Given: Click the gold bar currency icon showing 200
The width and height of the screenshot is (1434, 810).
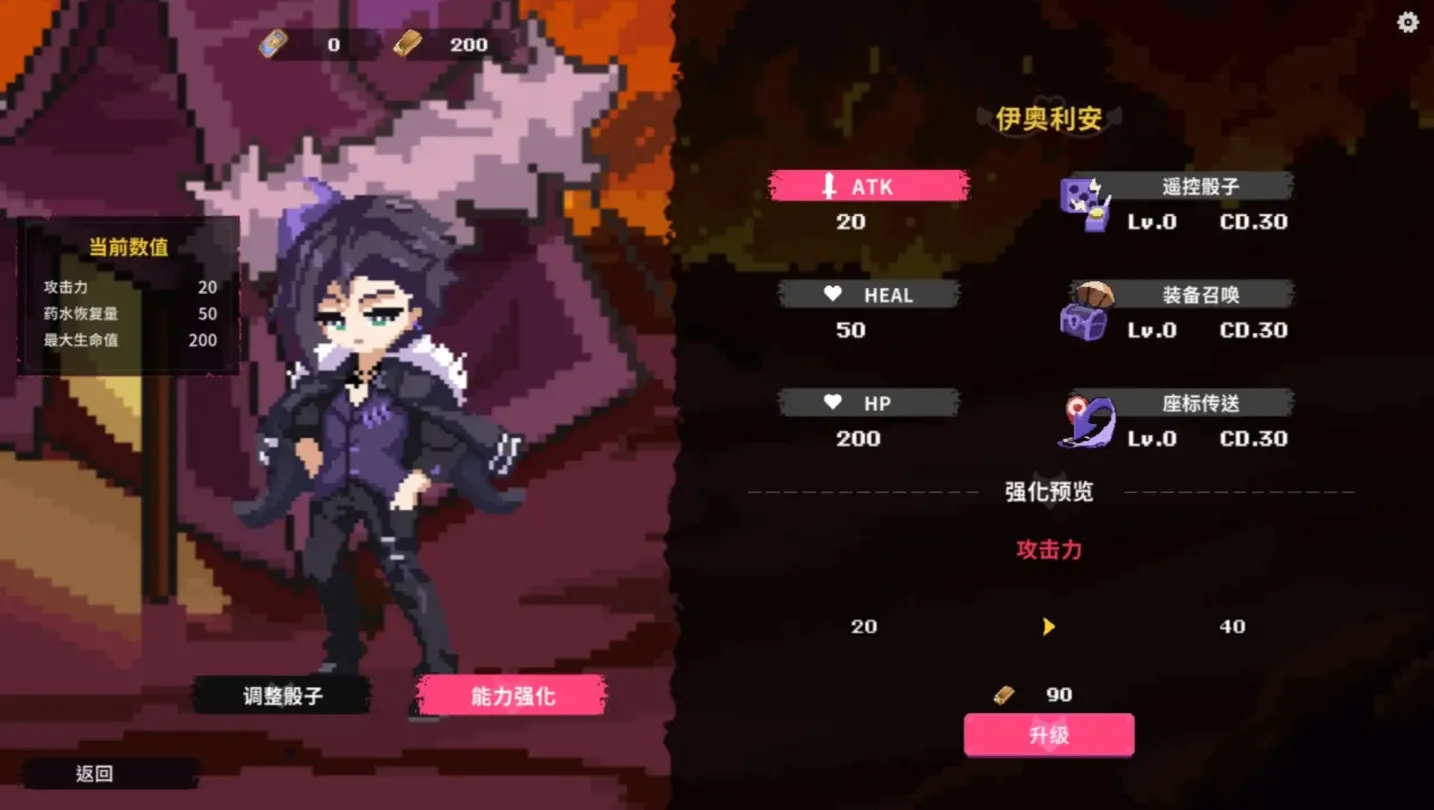Looking at the screenshot, I should point(406,43).
